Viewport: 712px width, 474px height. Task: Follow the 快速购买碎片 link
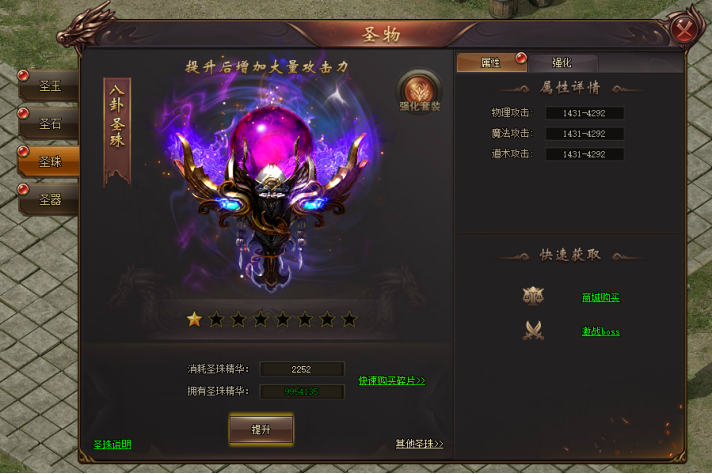coord(391,381)
